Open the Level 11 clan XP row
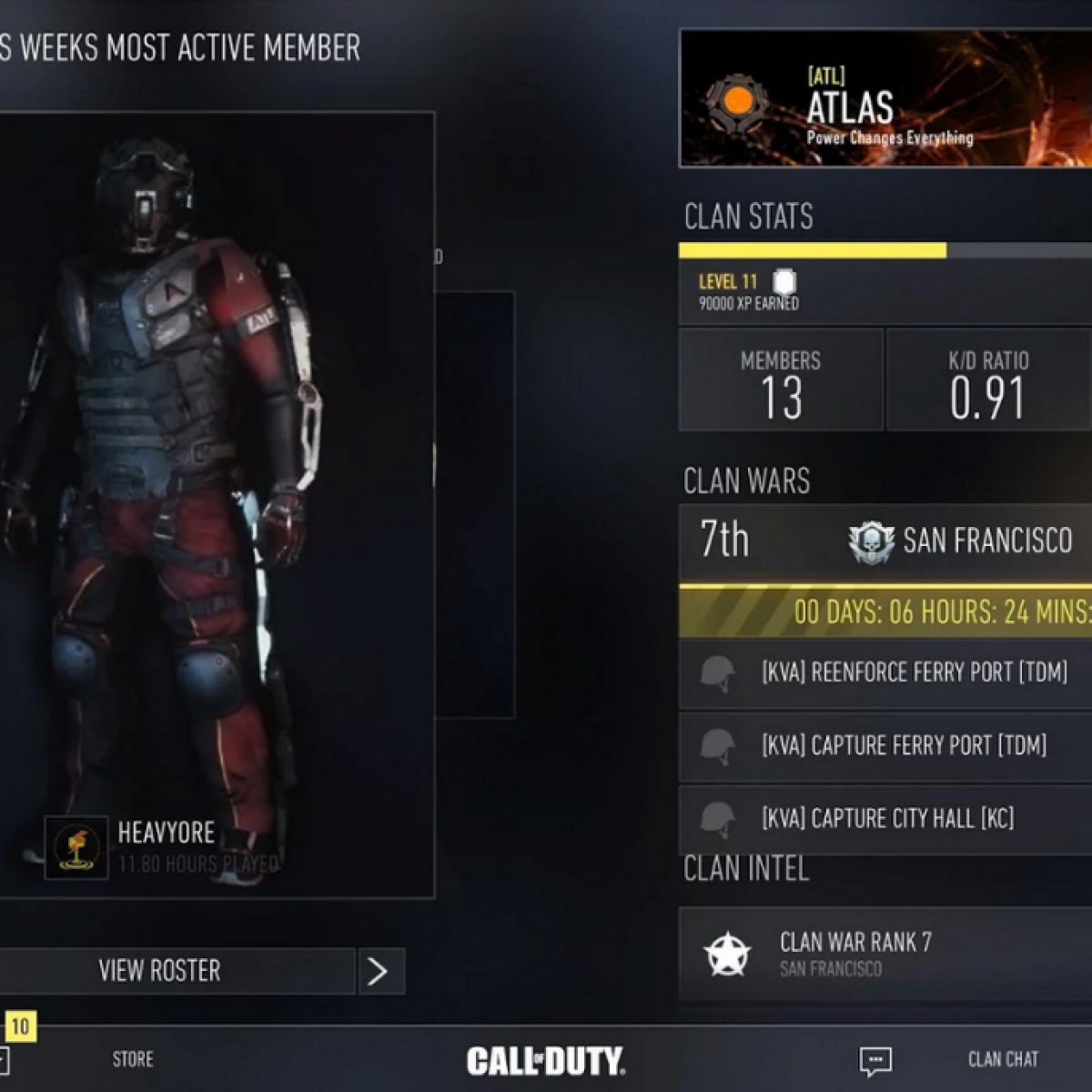 (x=885, y=291)
